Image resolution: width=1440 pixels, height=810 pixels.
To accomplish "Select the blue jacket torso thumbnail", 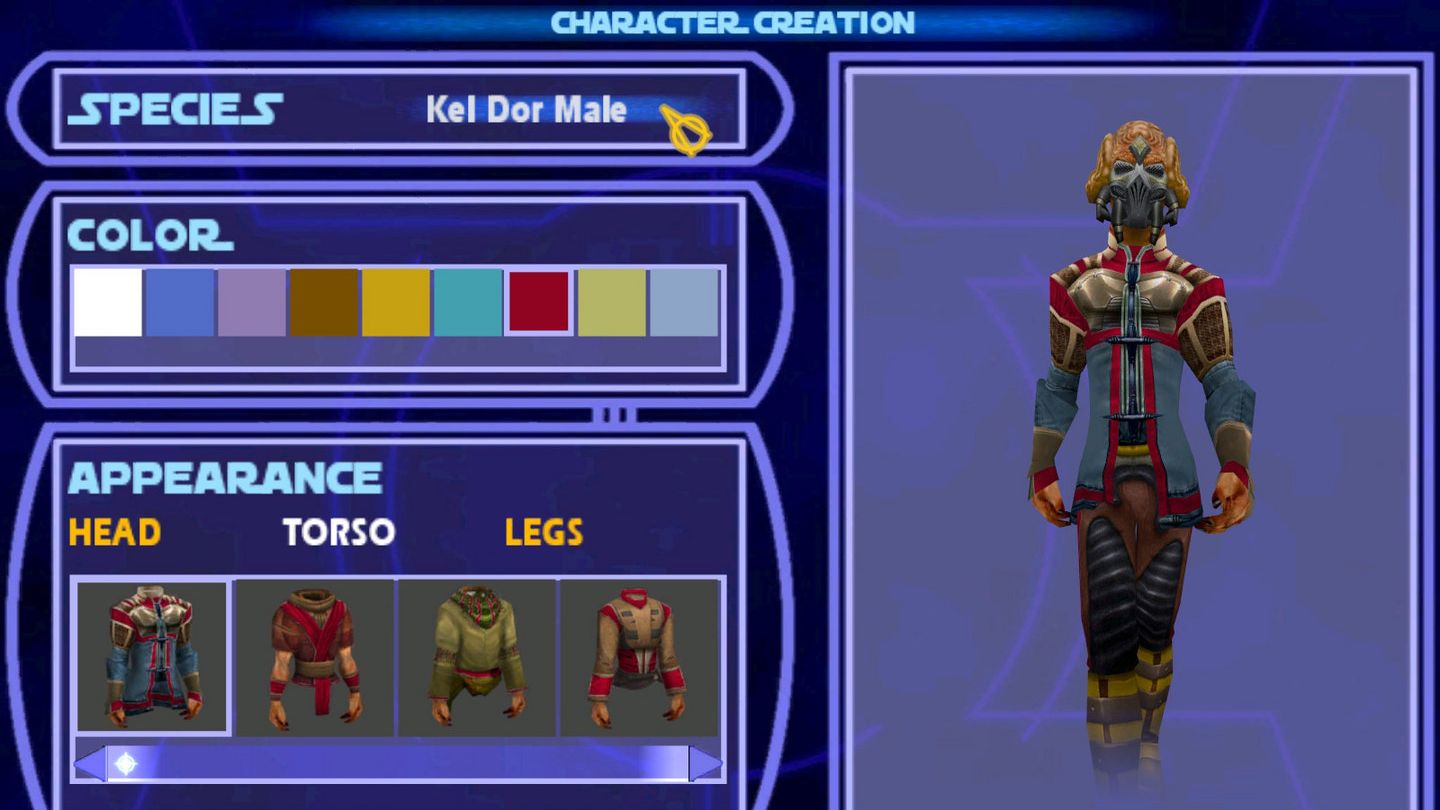I will coord(152,655).
